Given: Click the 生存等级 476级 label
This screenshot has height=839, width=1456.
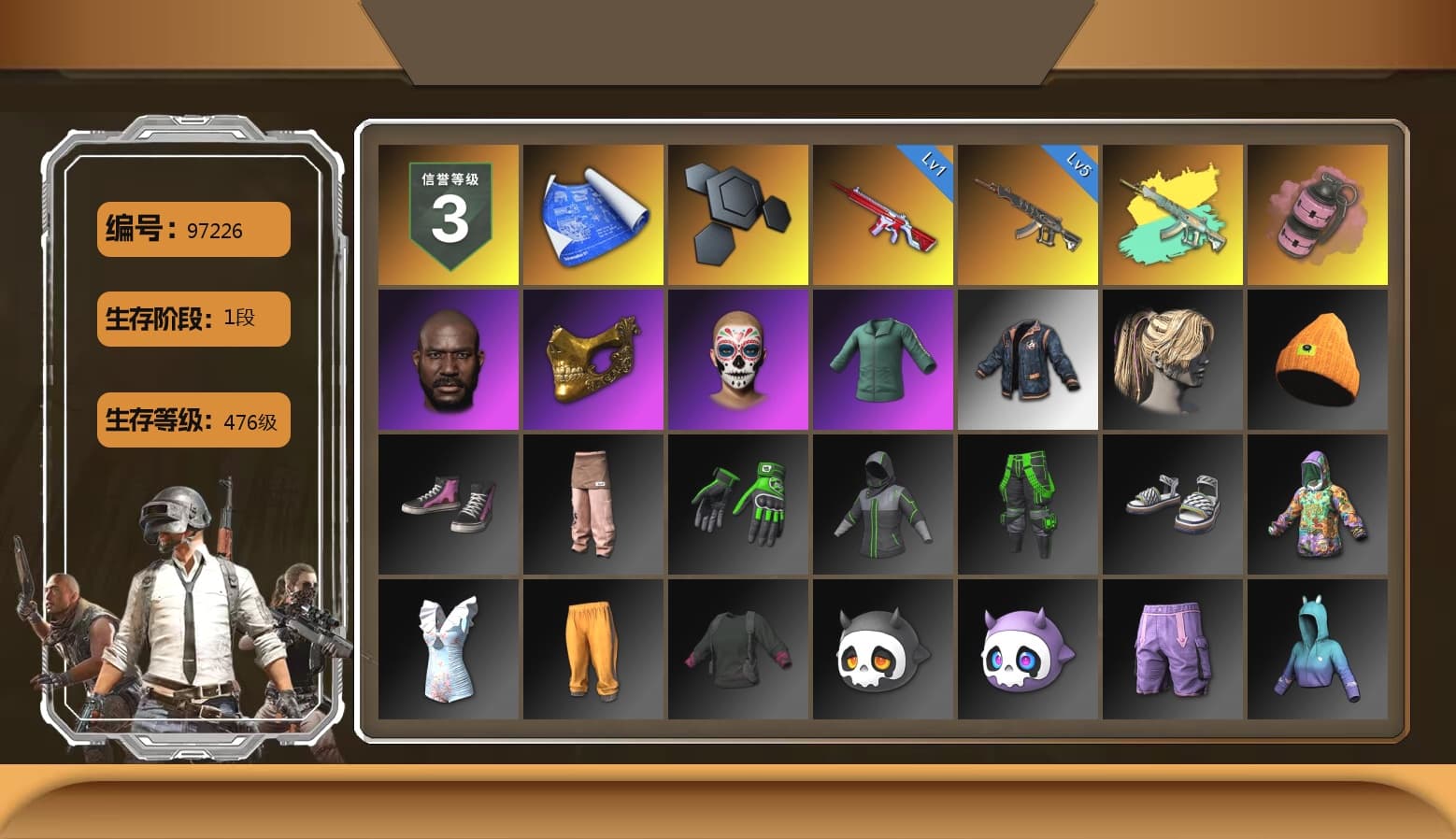Looking at the screenshot, I should 193,421.
